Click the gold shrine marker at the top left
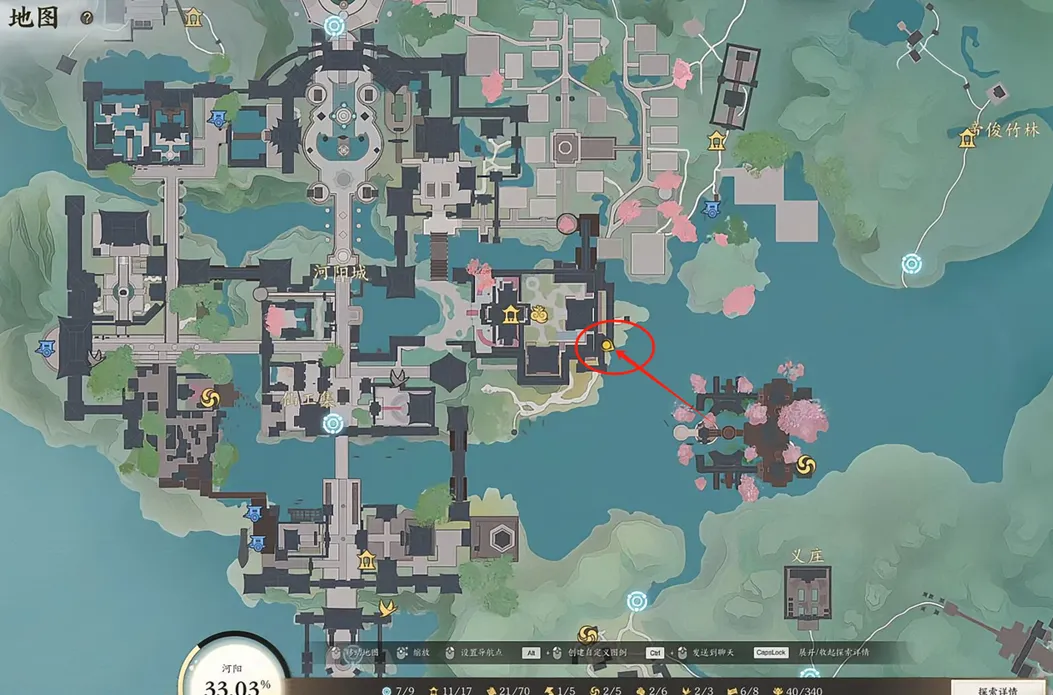Image resolution: width=1053 pixels, height=695 pixels. (193, 17)
